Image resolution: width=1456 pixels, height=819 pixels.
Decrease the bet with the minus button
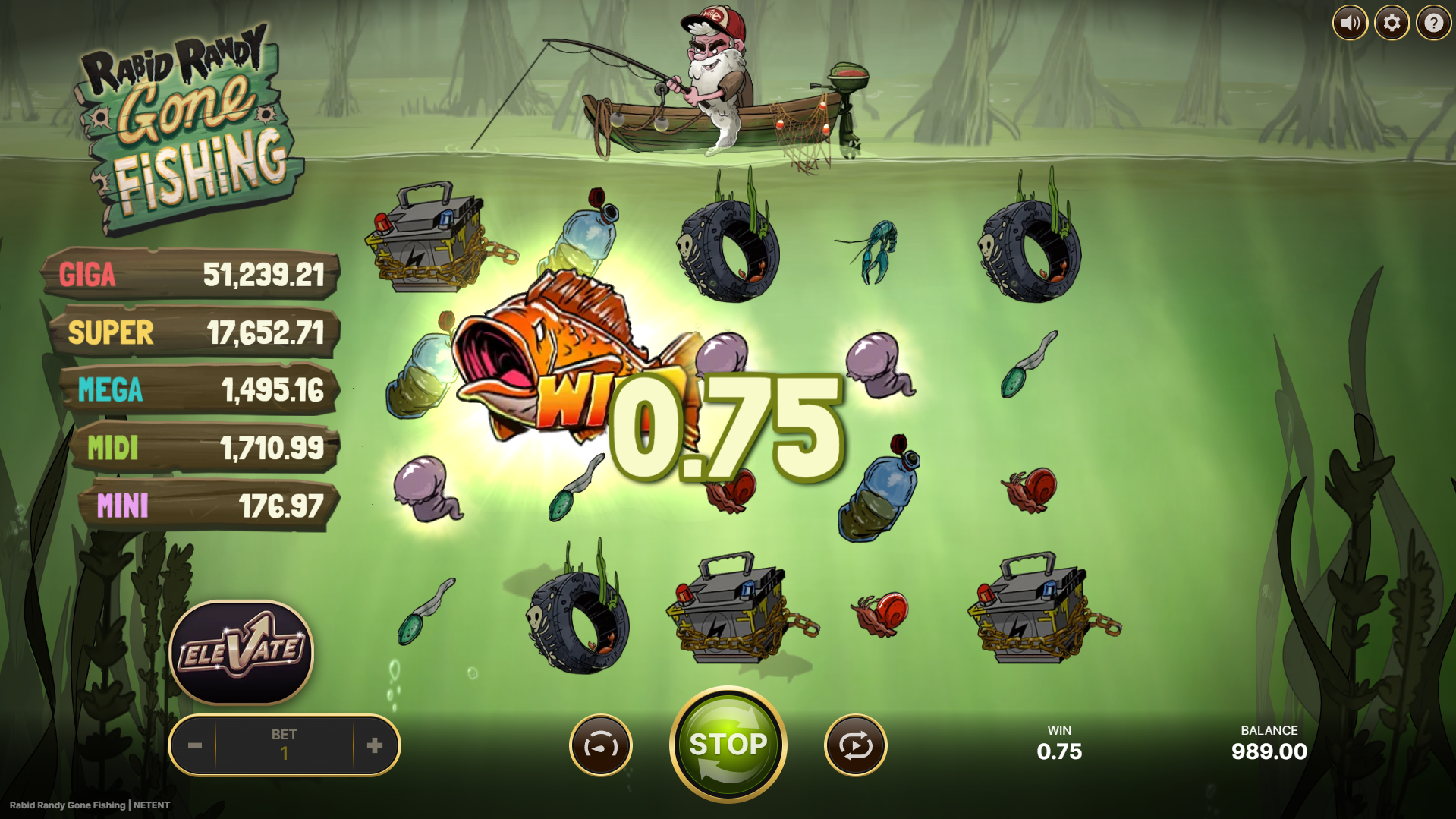[x=195, y=745]
